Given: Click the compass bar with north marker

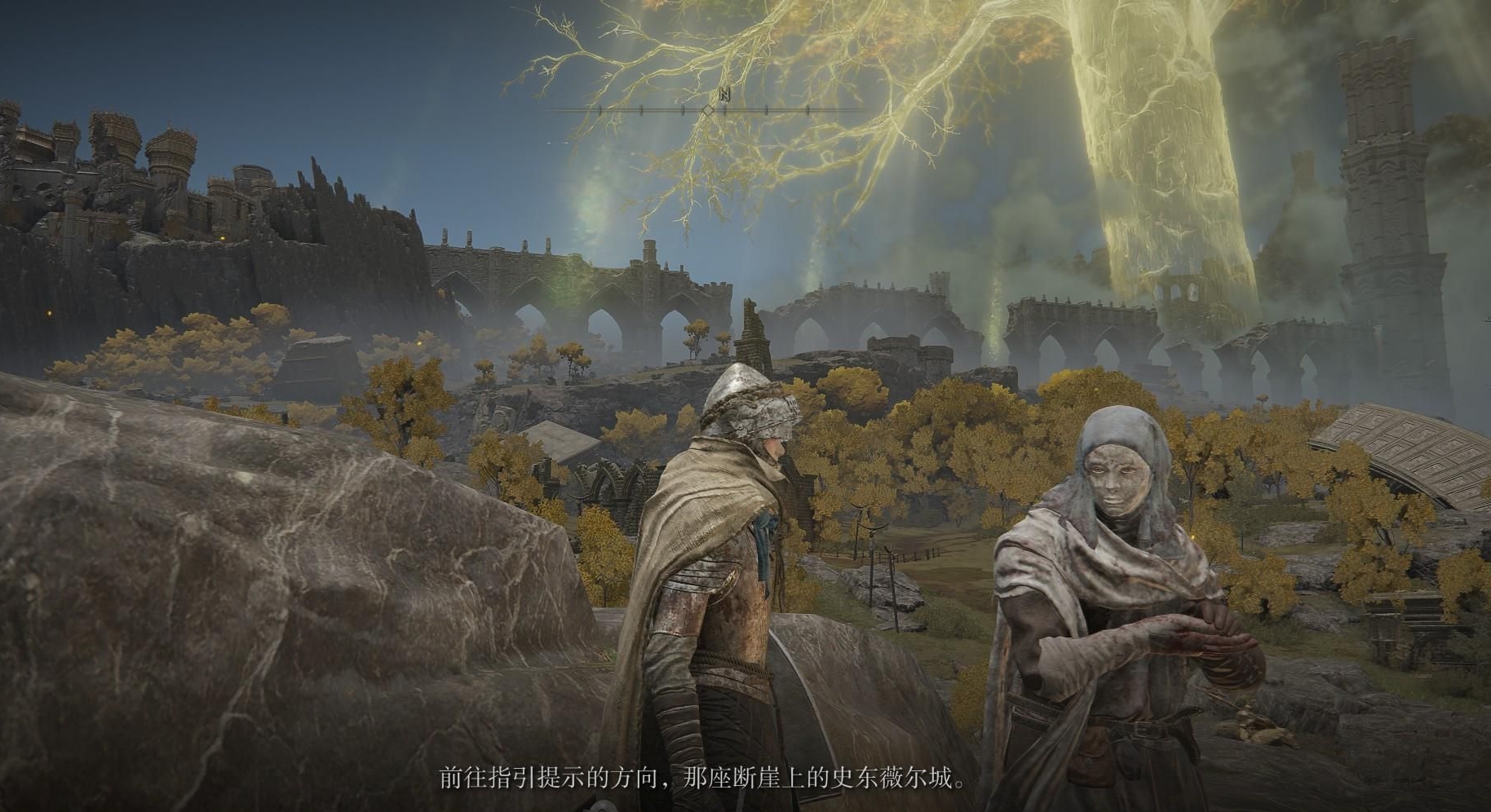Looking at the screenshot, I should 706,108.
